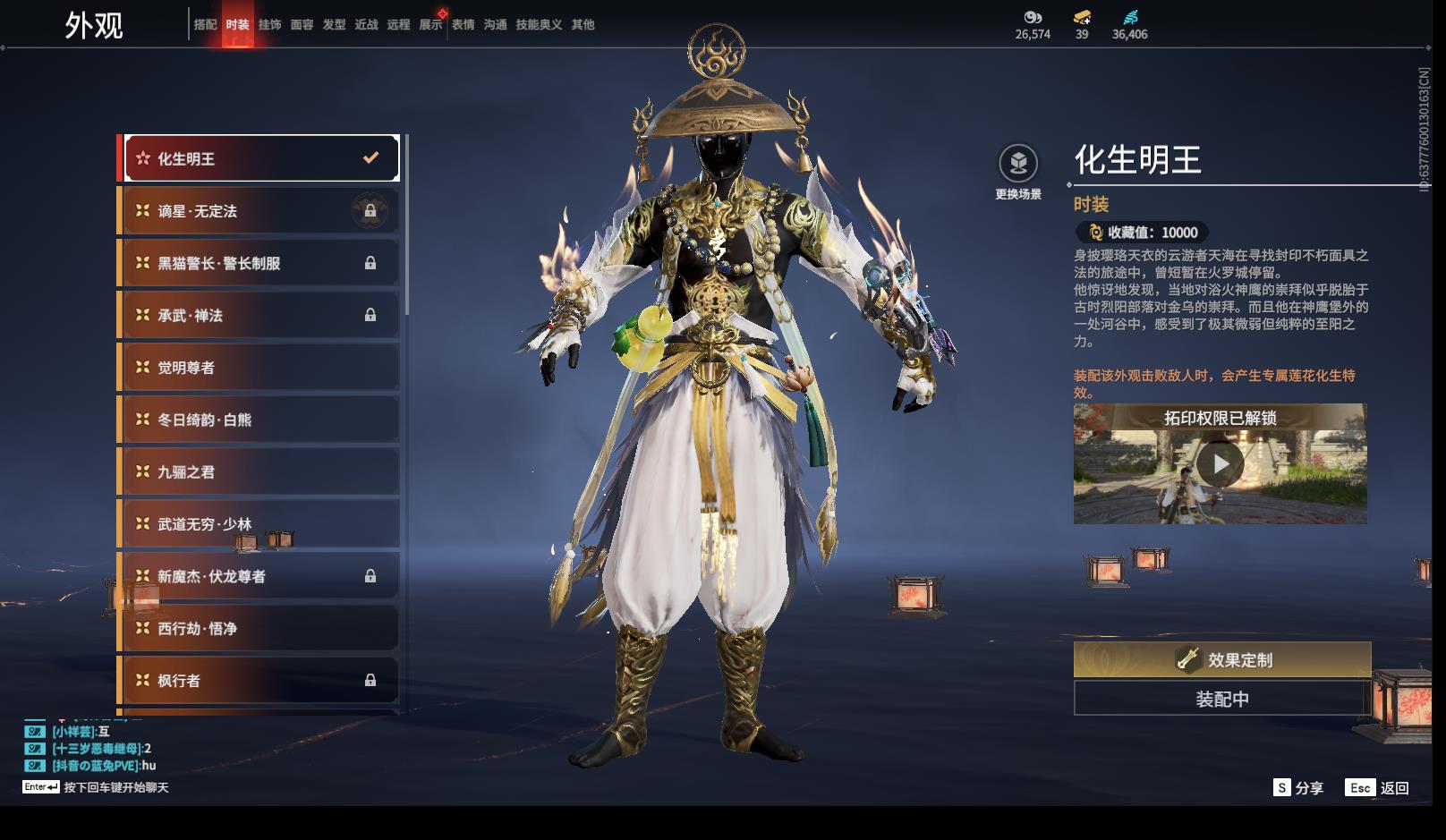The width and height of the screenshot is (1446, 840).
Task: Select the 发型 tab
Action: click(334, 25)
